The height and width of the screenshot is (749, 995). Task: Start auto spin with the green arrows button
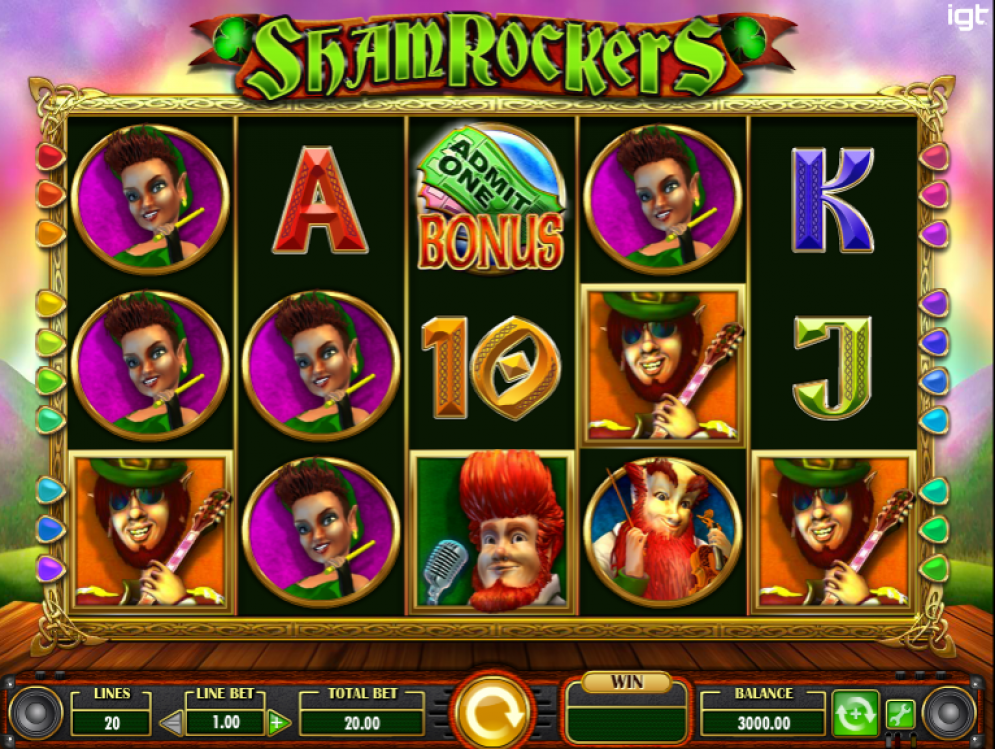(855, 714)
